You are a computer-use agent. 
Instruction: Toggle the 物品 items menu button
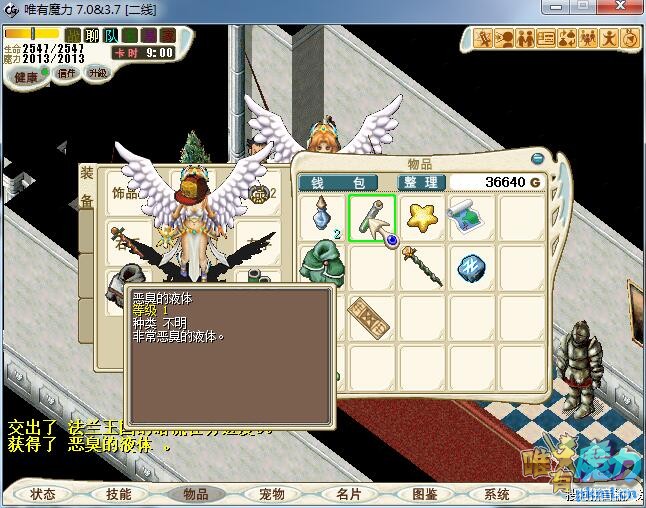pyautogui.click(x=195, y=494)
